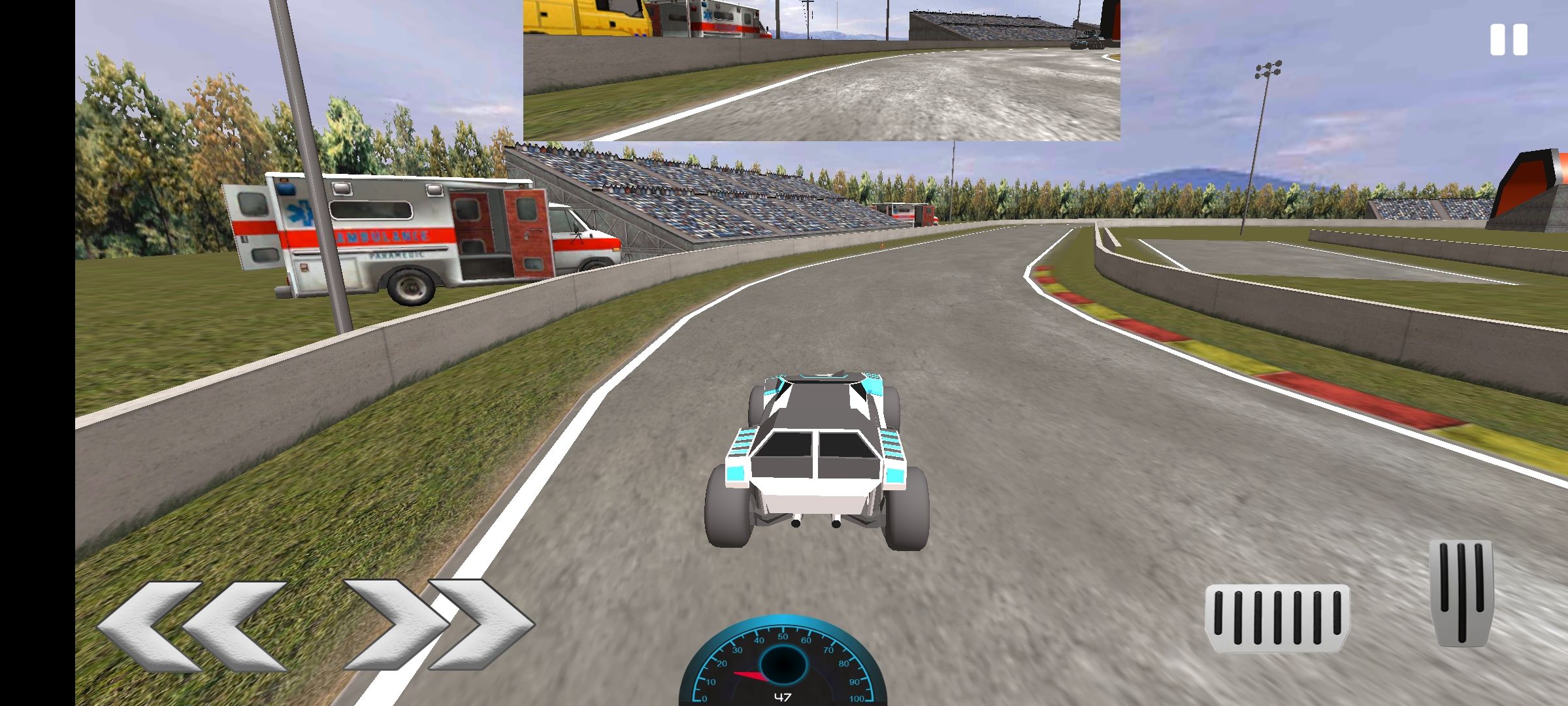This screenshot has height=706, width=1568.
Task: Tap the tall accelerator pedal
Action: click(x=1461, y=592)
